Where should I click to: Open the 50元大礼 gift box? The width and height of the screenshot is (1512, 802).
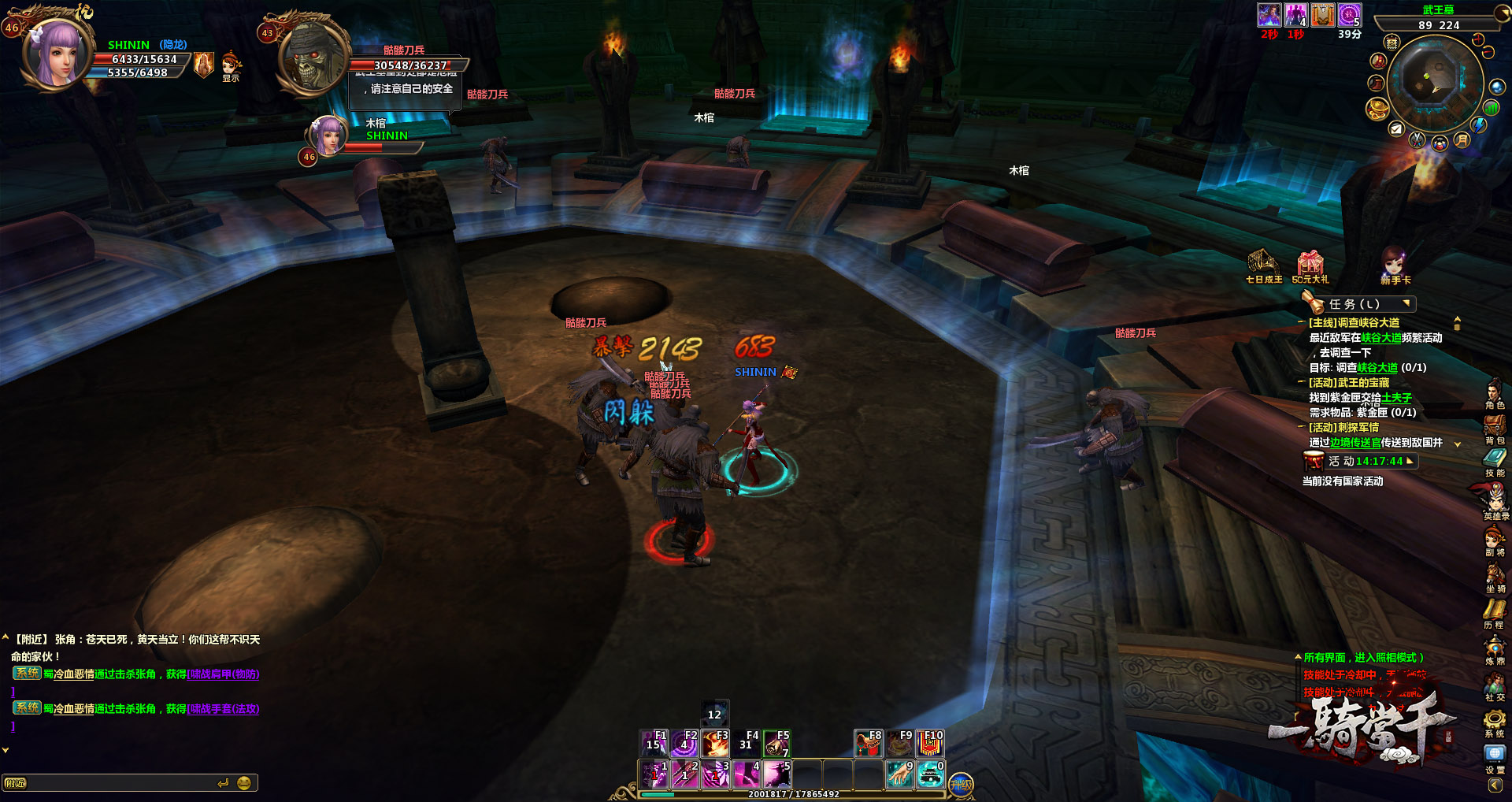1310,265
